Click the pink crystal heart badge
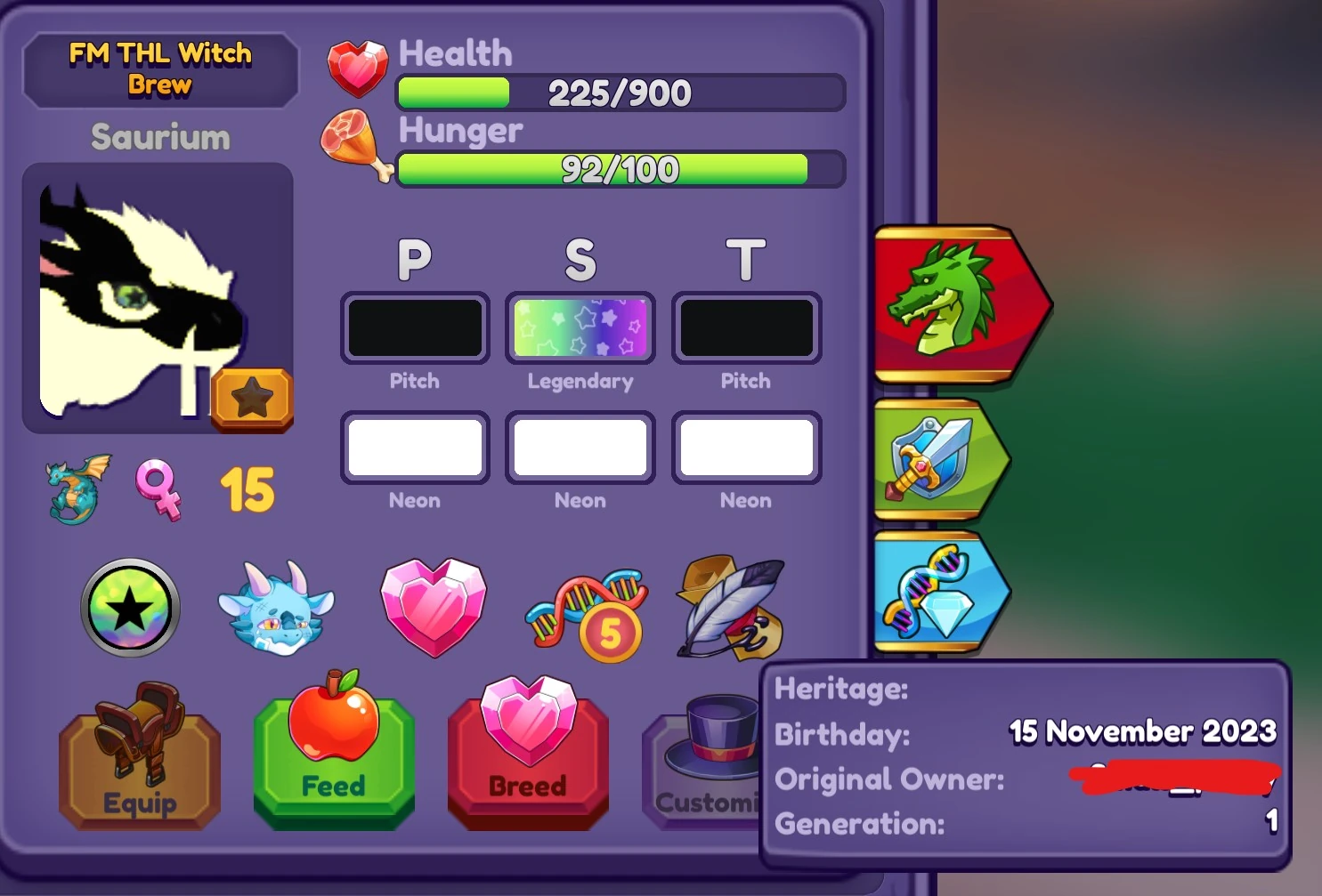The width and height of the screenshot is (1322, 896). tap(434, 608)
